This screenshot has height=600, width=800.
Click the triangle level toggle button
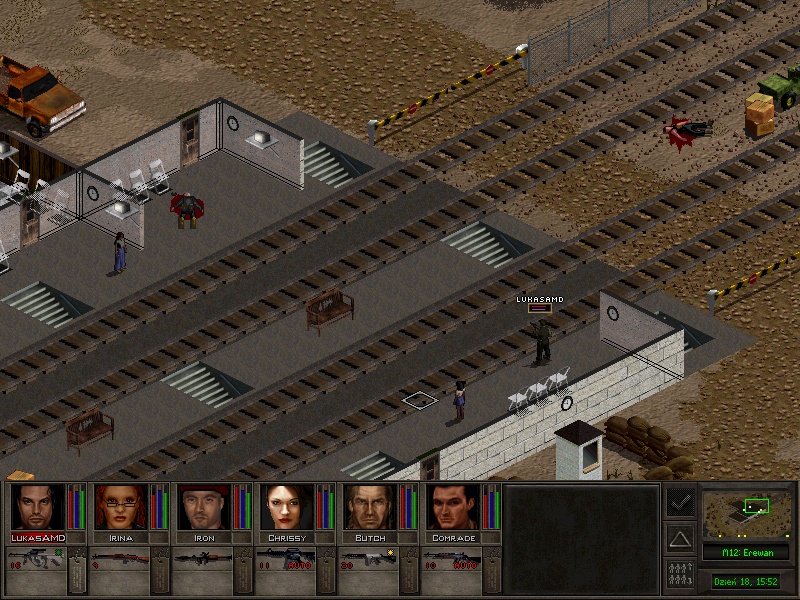pos(680,538)
